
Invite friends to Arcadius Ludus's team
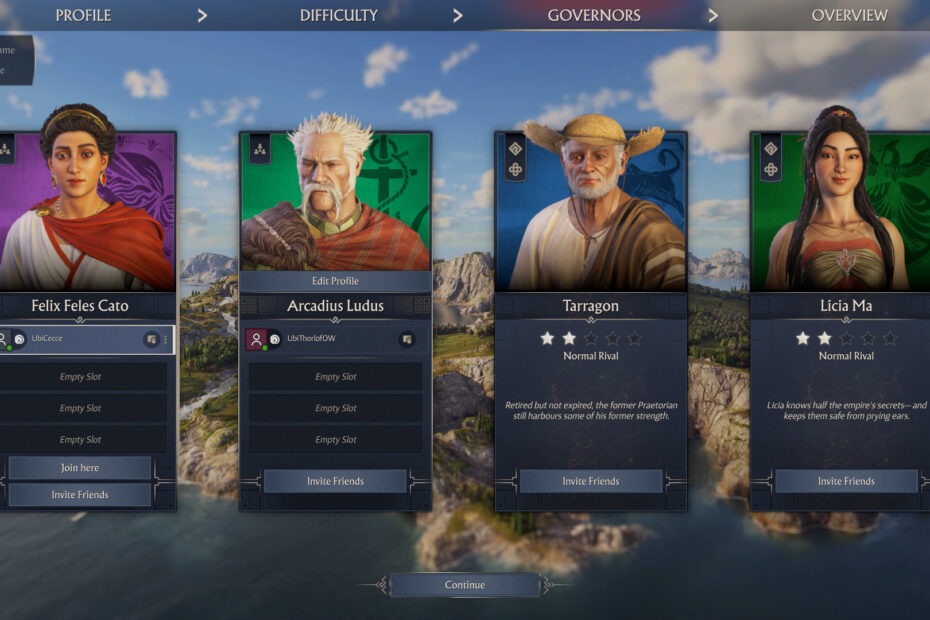click(335, 481)
